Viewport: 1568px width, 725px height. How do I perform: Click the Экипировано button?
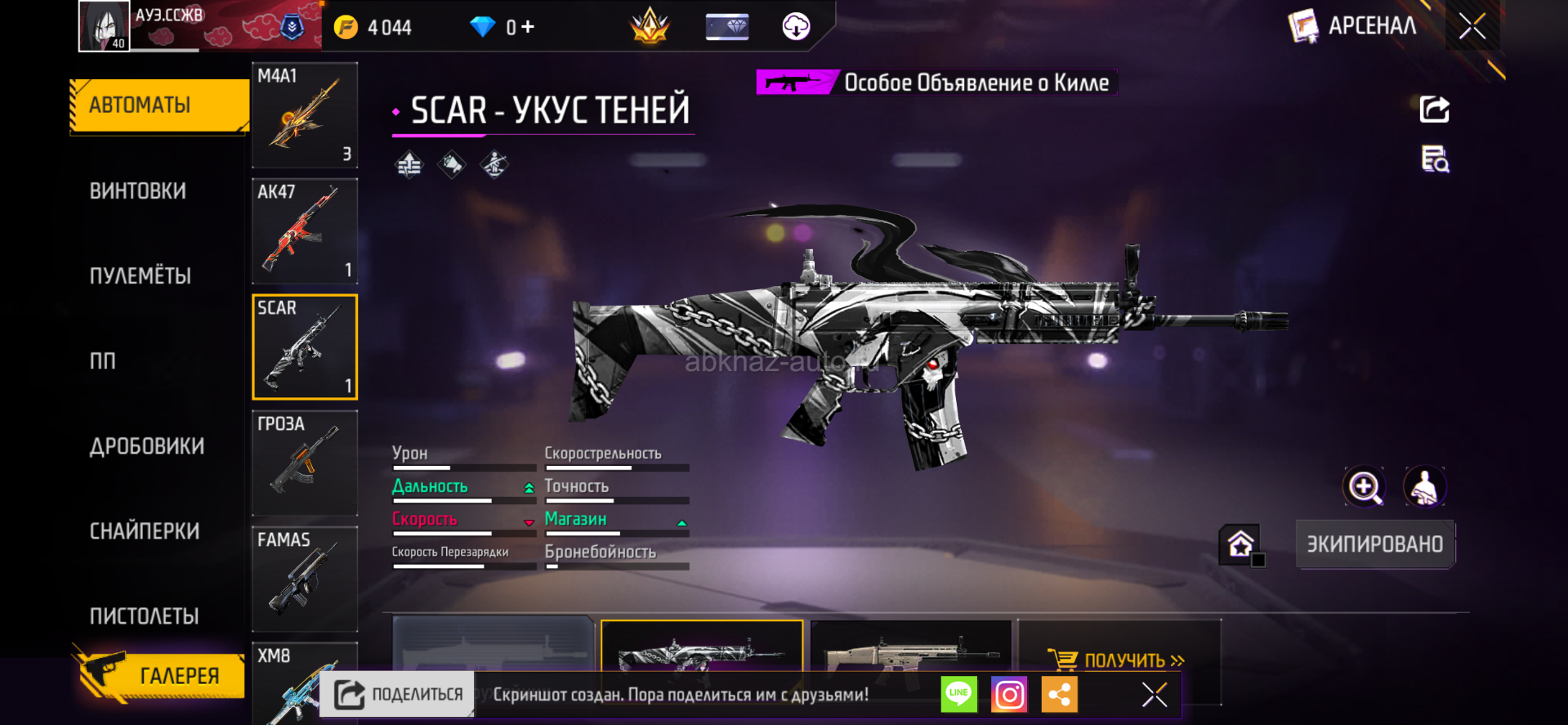[x=1374, y=544]
